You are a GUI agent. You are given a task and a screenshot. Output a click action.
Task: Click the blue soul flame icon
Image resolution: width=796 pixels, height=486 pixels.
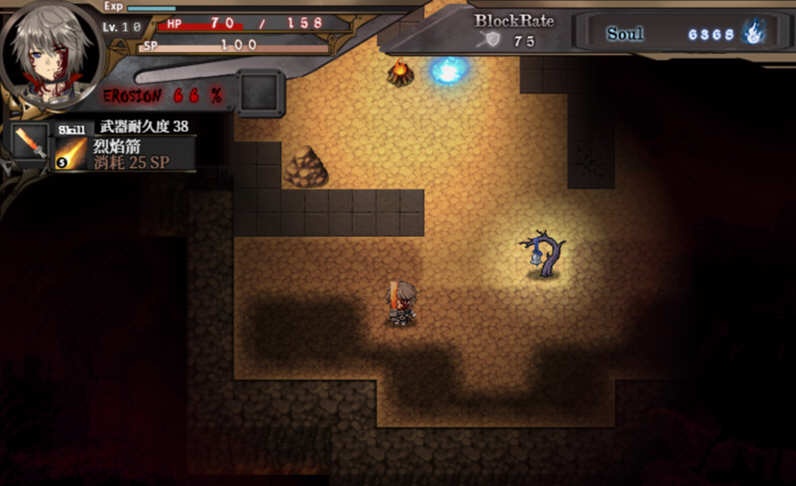pos(754,32)
